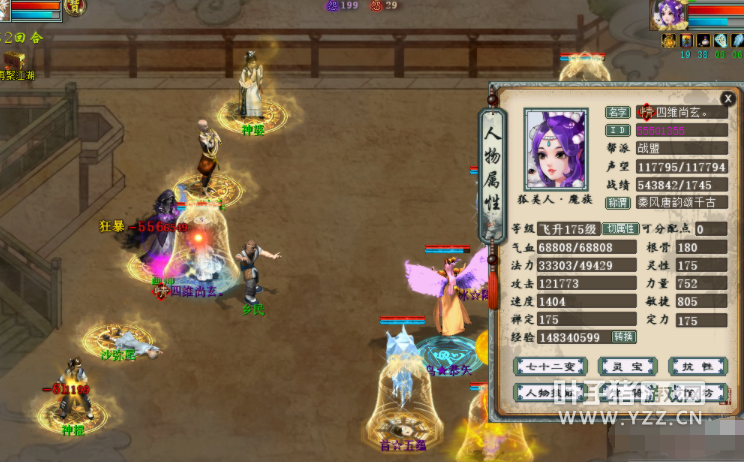Click the 初属性 base attributes button
The height and width of the screenshot is (462, 744).
coord(619,229)
